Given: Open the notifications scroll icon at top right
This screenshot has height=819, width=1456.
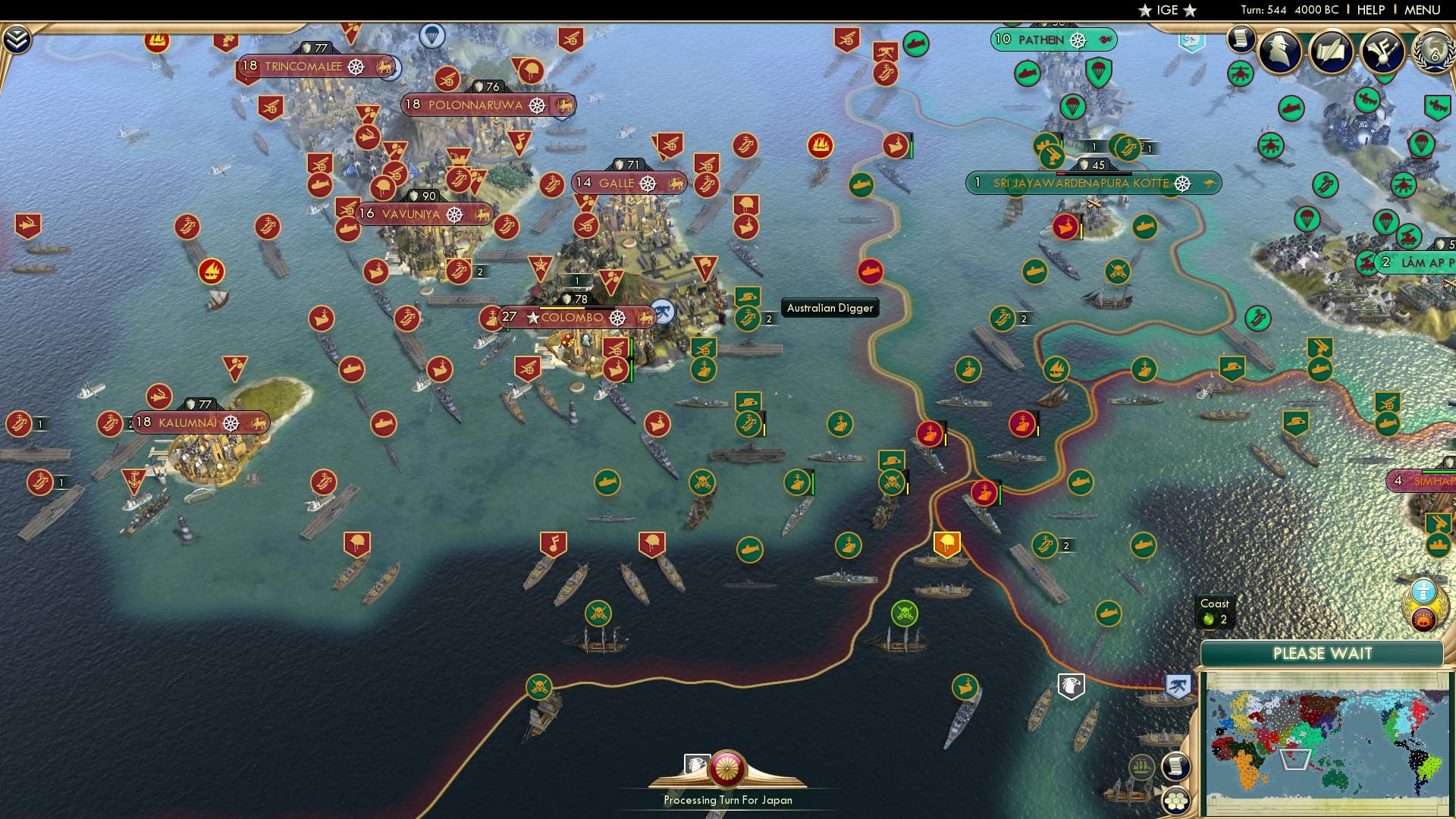Looking at the screenshot, I should pyautogui.click(x=1241, y=39).
